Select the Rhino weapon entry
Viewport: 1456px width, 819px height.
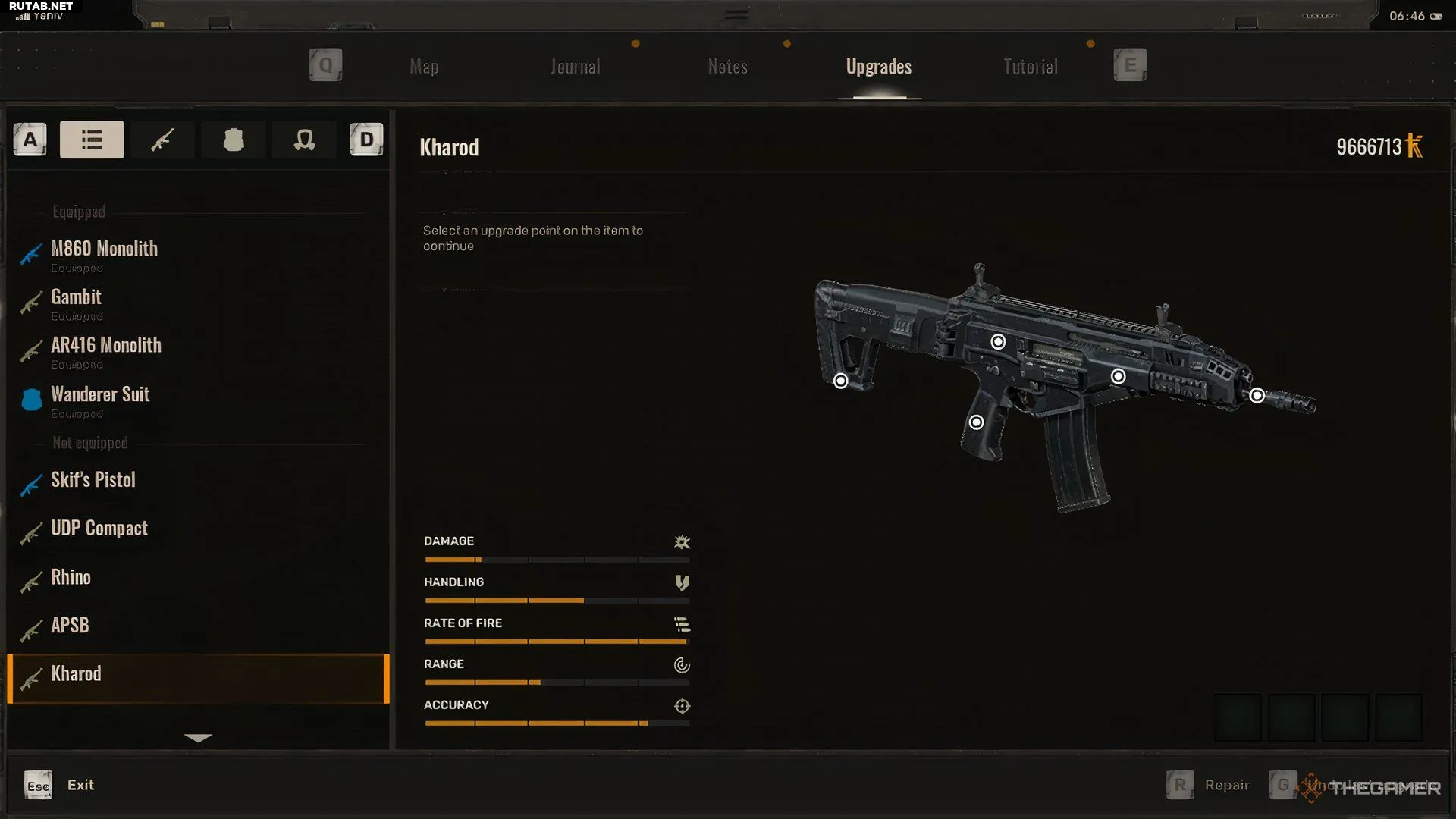[x=71, y=577]
